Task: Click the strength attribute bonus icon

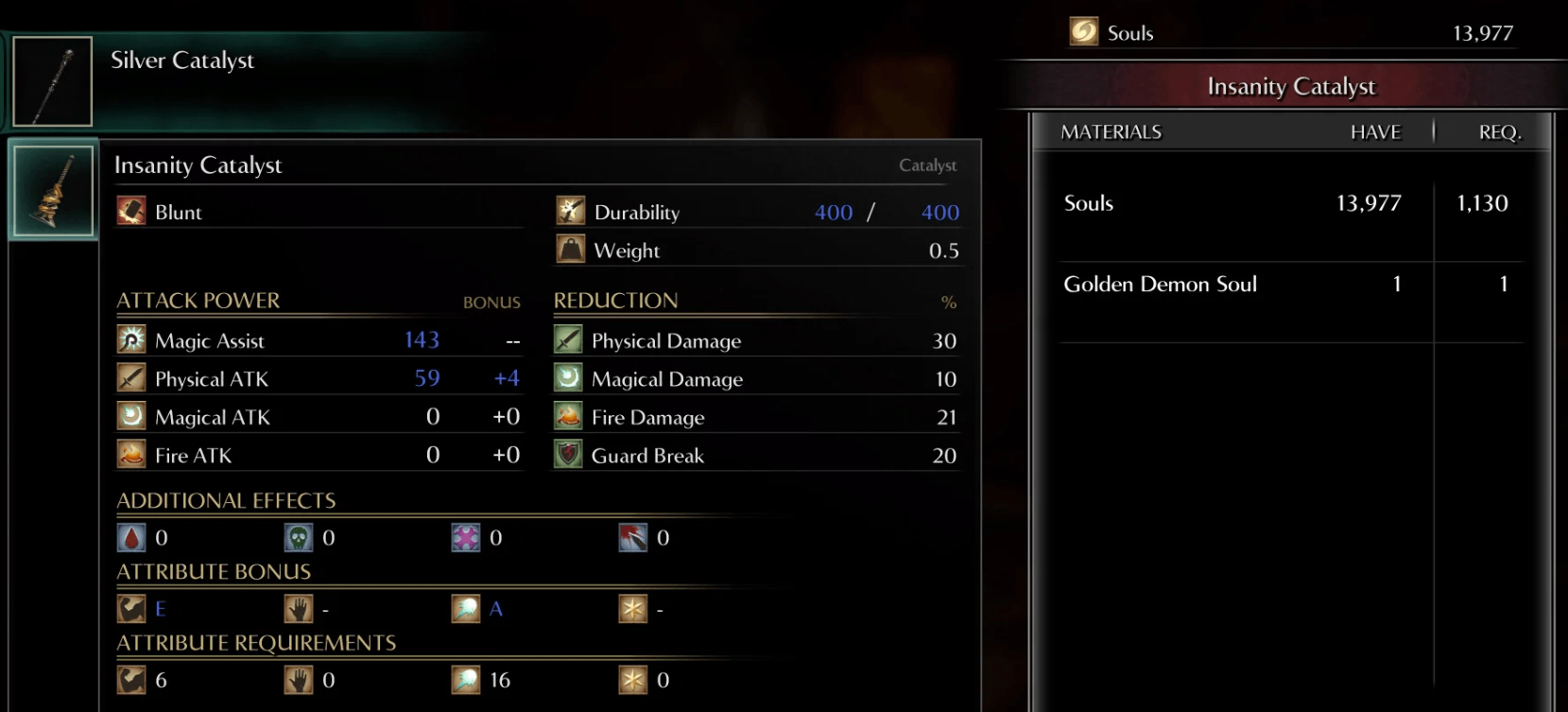Action: click(132, 608)
